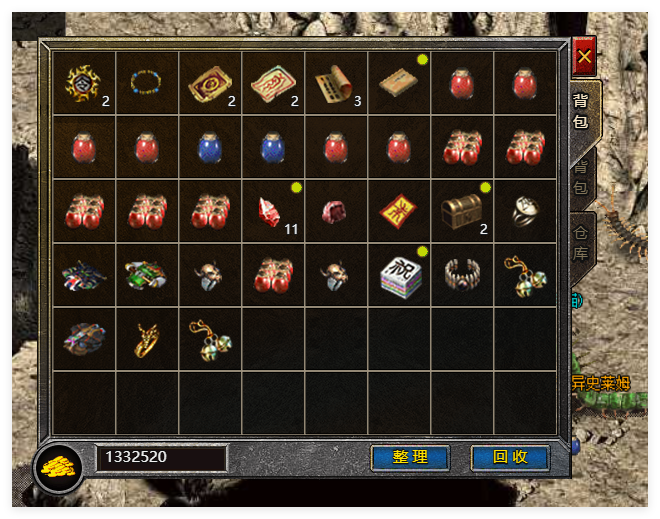The image size is (660, 519).
Task: Select the beaded bracelet item
Action: pos(147,84)
